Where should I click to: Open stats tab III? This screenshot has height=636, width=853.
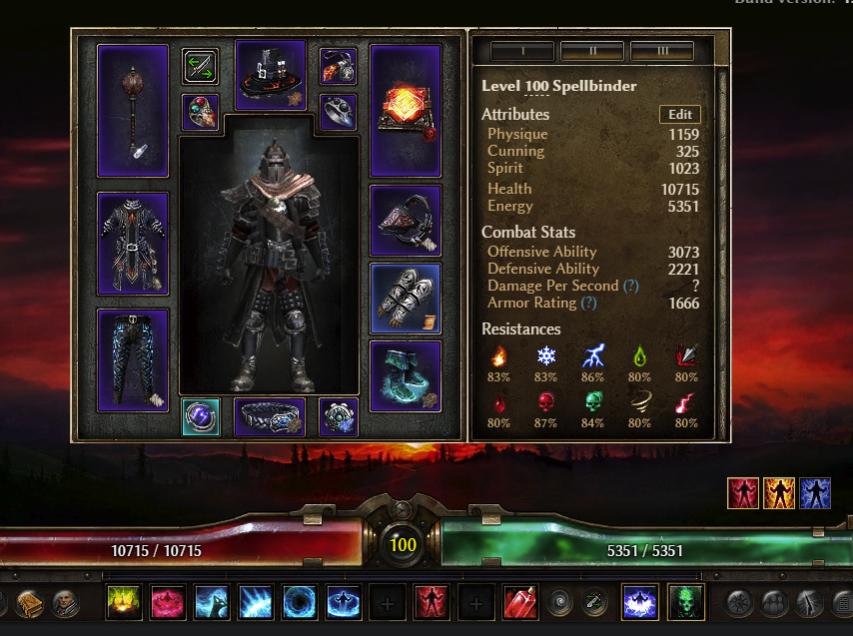(x=662, y=50)
